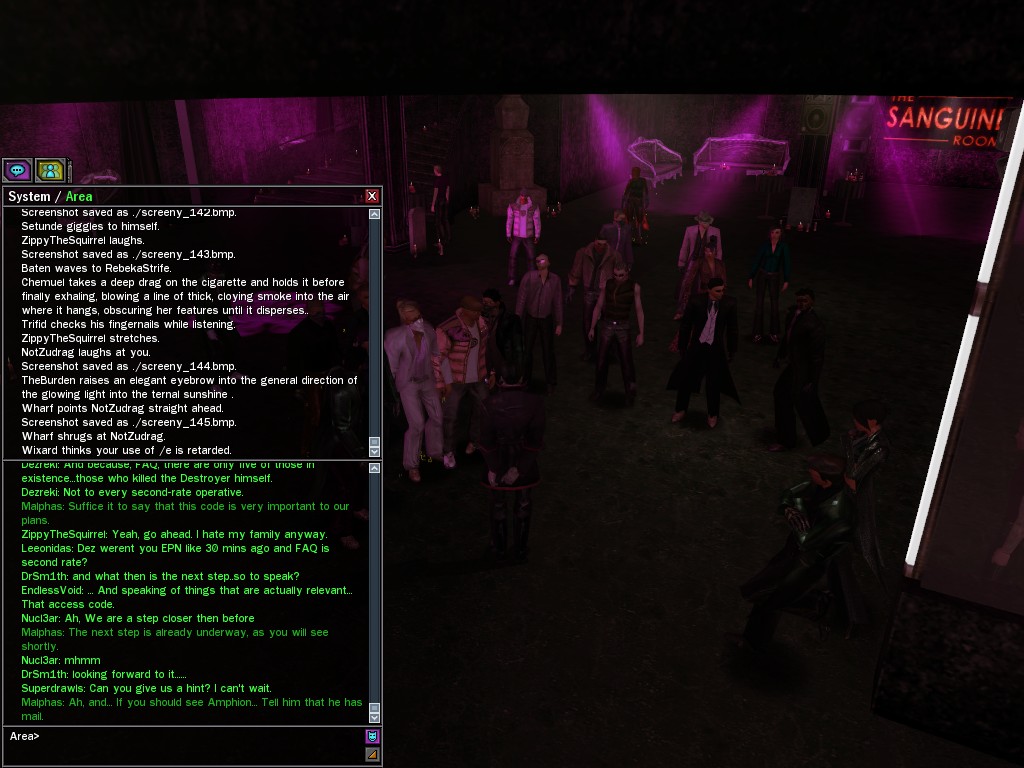
Task: Click the system log scroll-up arrow
Action: pos(374,214)
